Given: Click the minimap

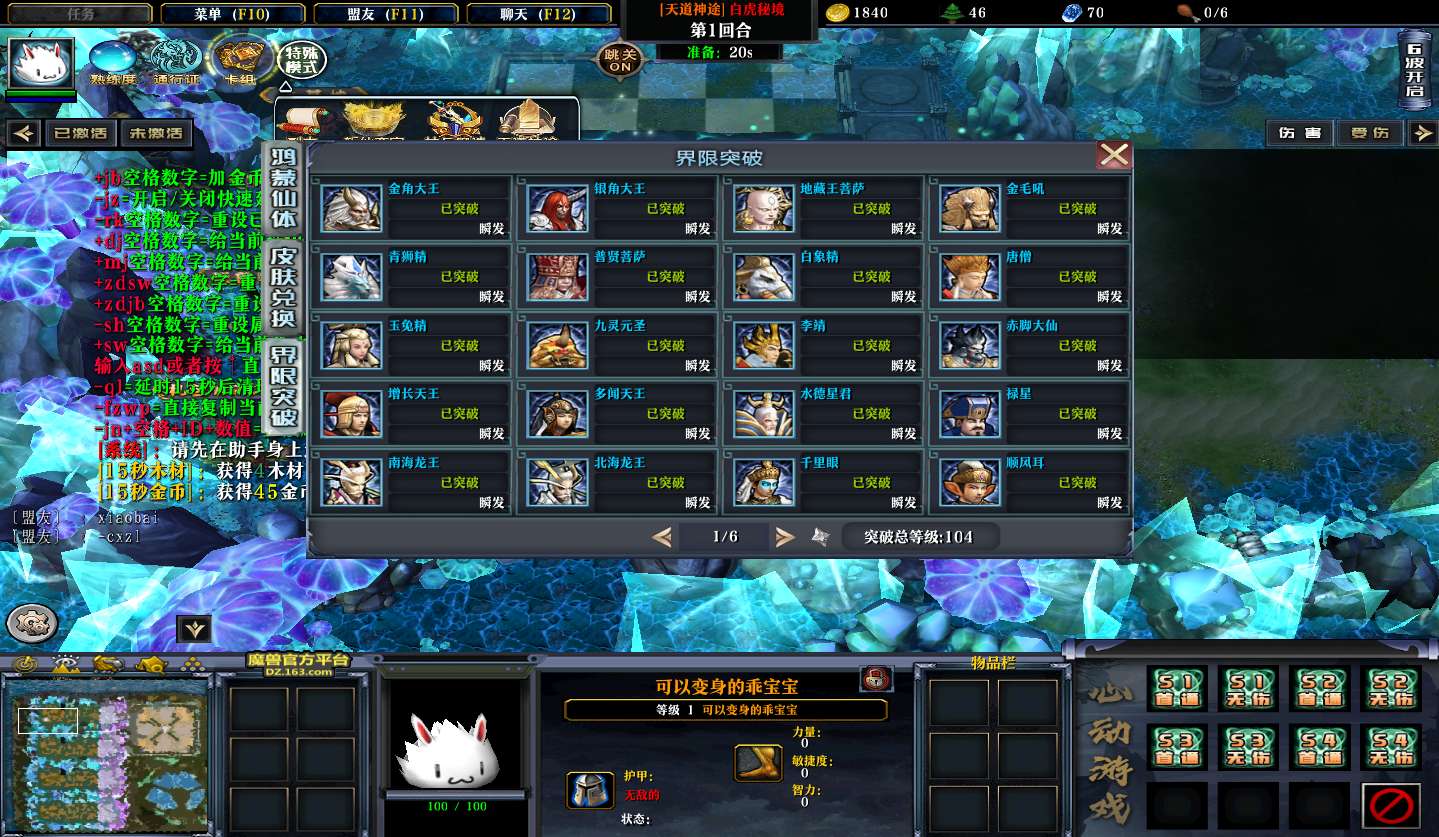Looking at the screenshot, I should 106,752.
